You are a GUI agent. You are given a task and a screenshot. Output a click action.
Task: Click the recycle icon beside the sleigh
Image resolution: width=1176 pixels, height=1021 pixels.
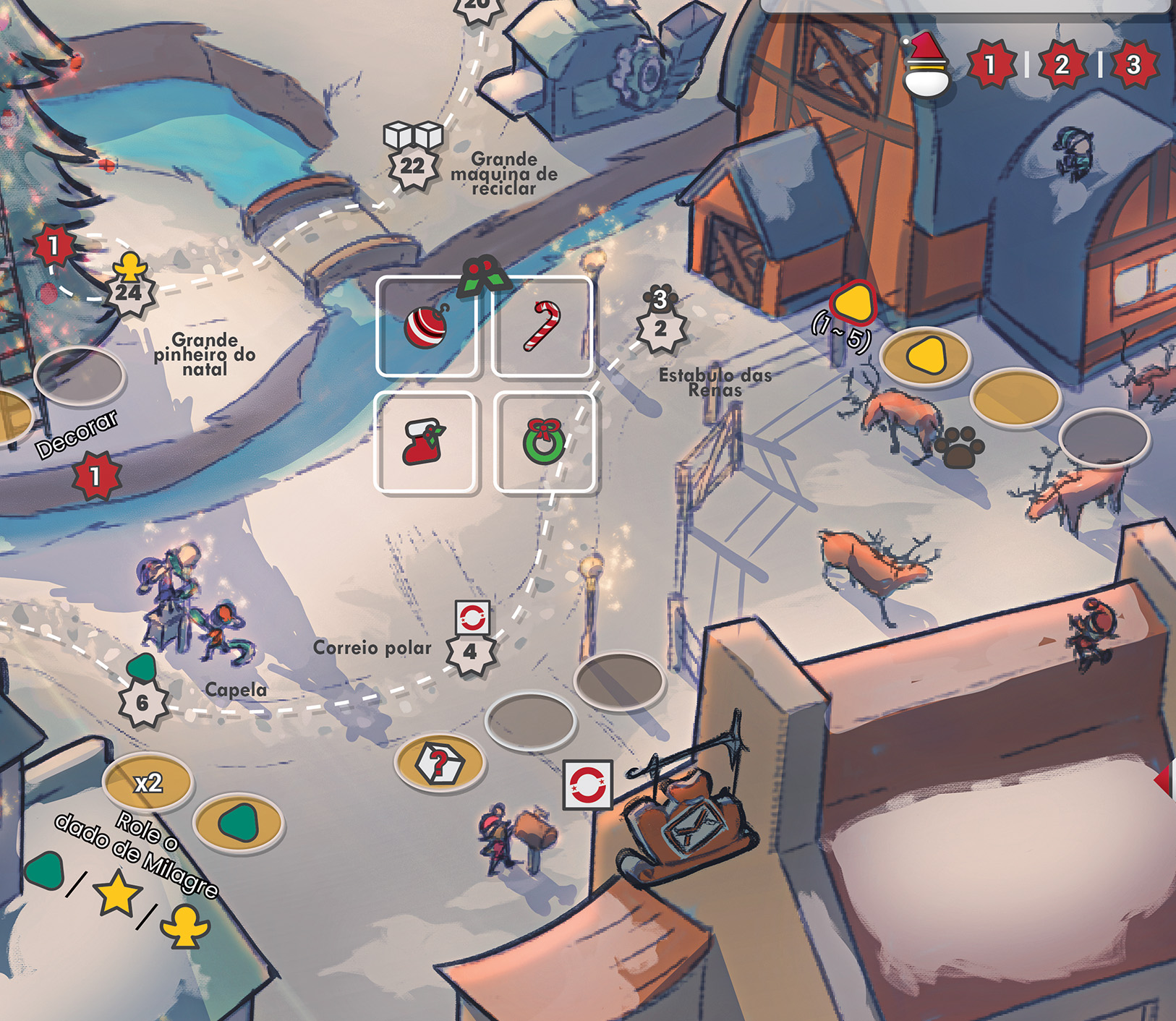coord(587,784)
